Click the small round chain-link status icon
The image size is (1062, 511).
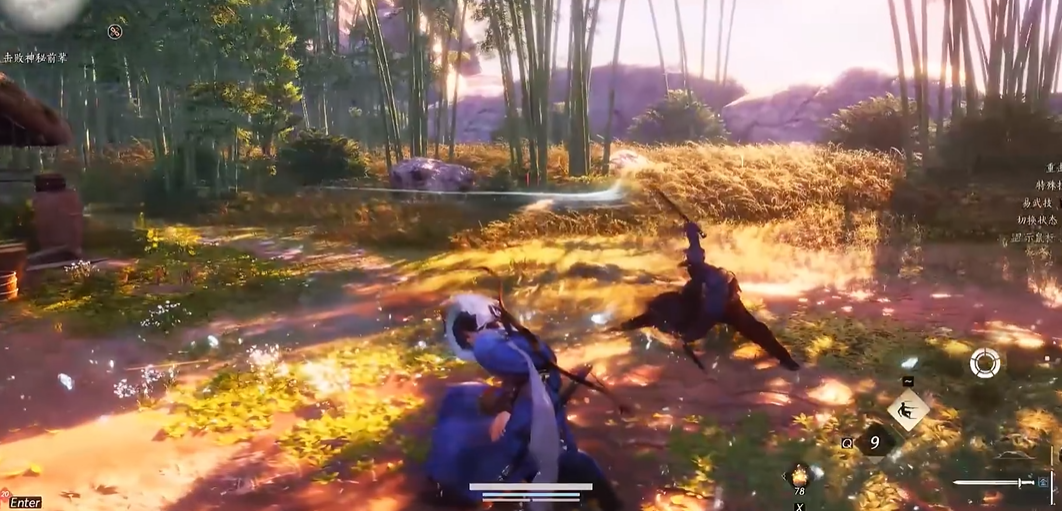(x=115, y=31)
